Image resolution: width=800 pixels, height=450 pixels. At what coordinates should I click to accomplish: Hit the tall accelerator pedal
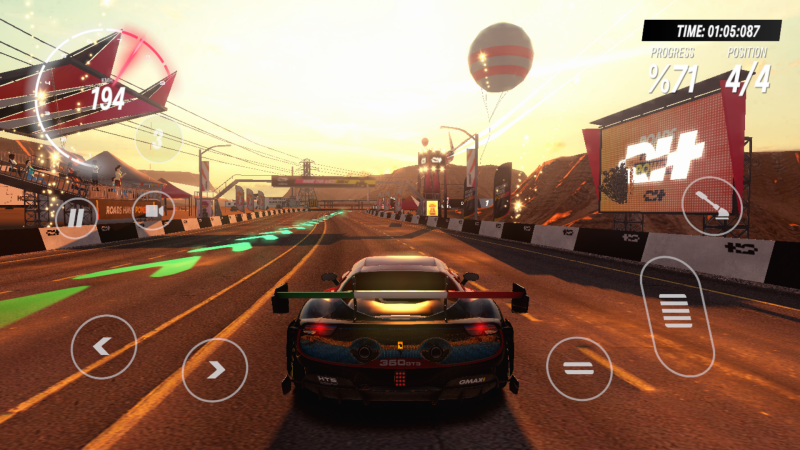pos(677,313)
